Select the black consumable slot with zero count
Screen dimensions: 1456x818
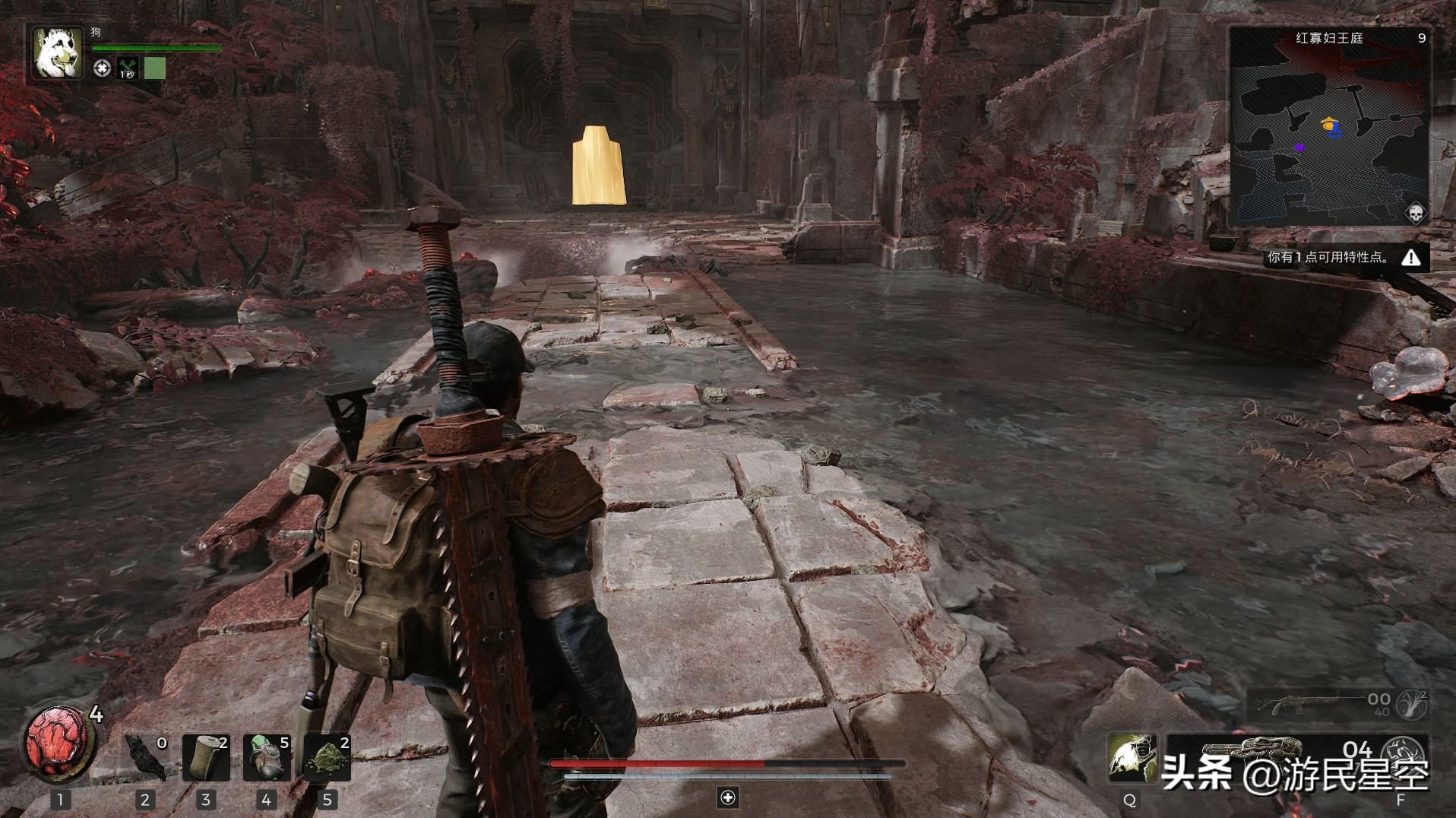145,757
